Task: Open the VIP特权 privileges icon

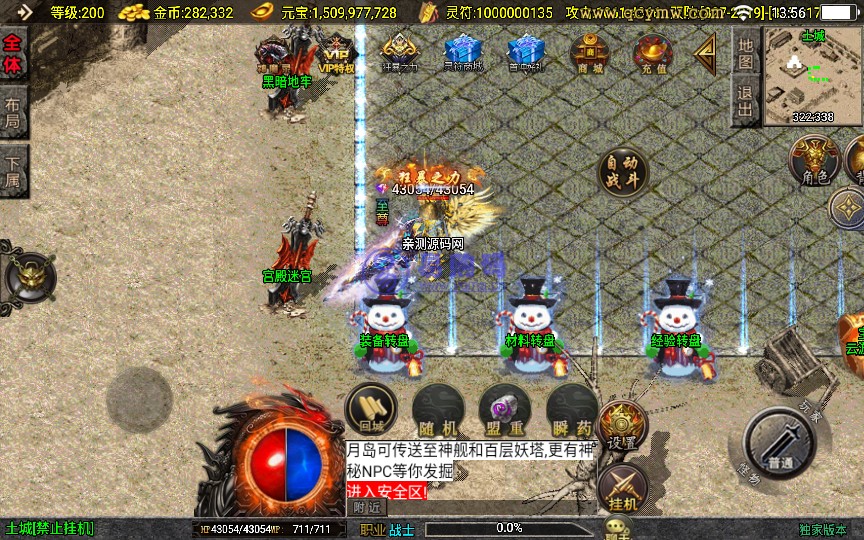Action: coord(337,53)
